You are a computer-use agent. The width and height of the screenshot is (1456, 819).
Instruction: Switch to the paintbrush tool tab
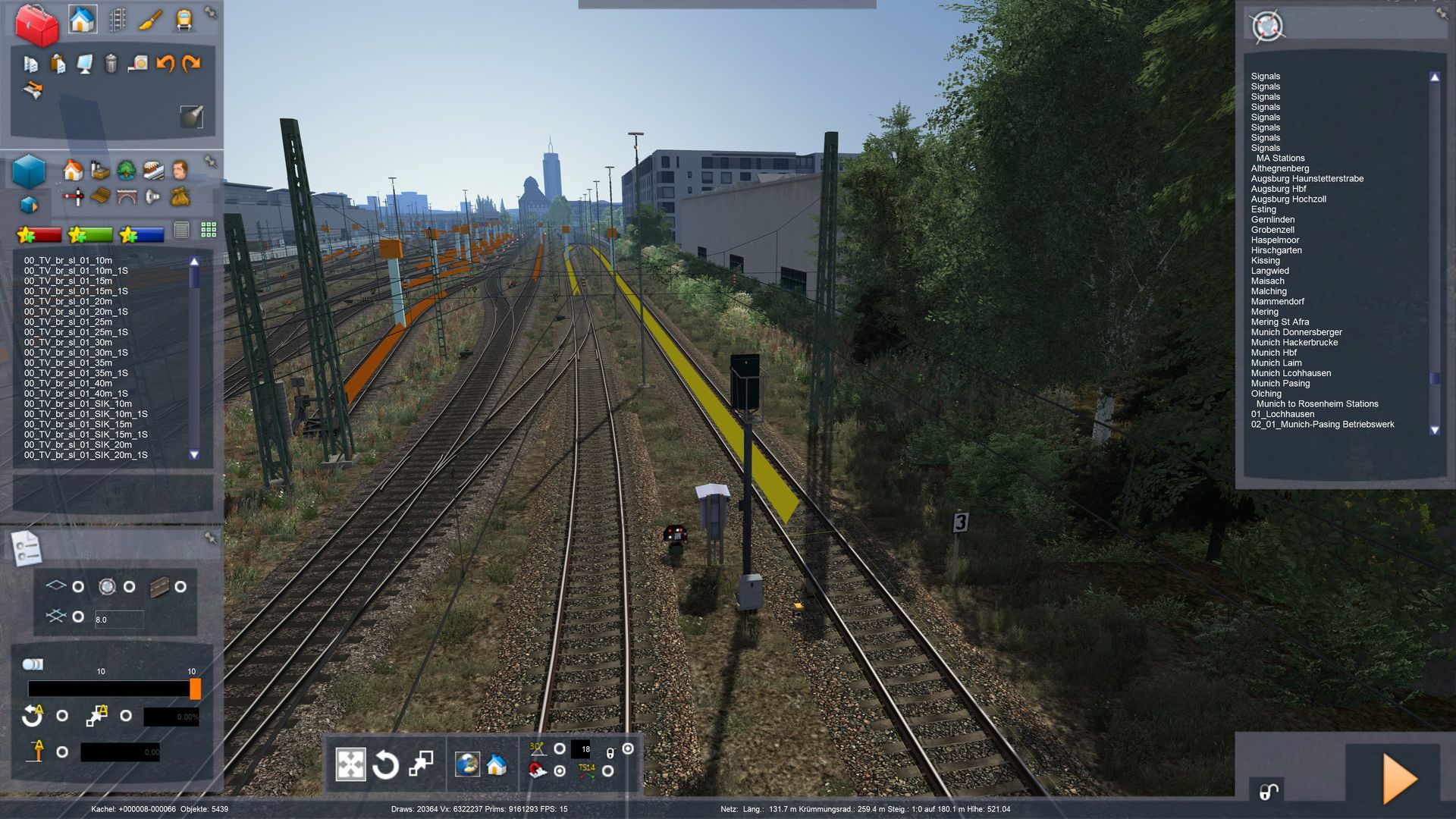click(150, 20)
